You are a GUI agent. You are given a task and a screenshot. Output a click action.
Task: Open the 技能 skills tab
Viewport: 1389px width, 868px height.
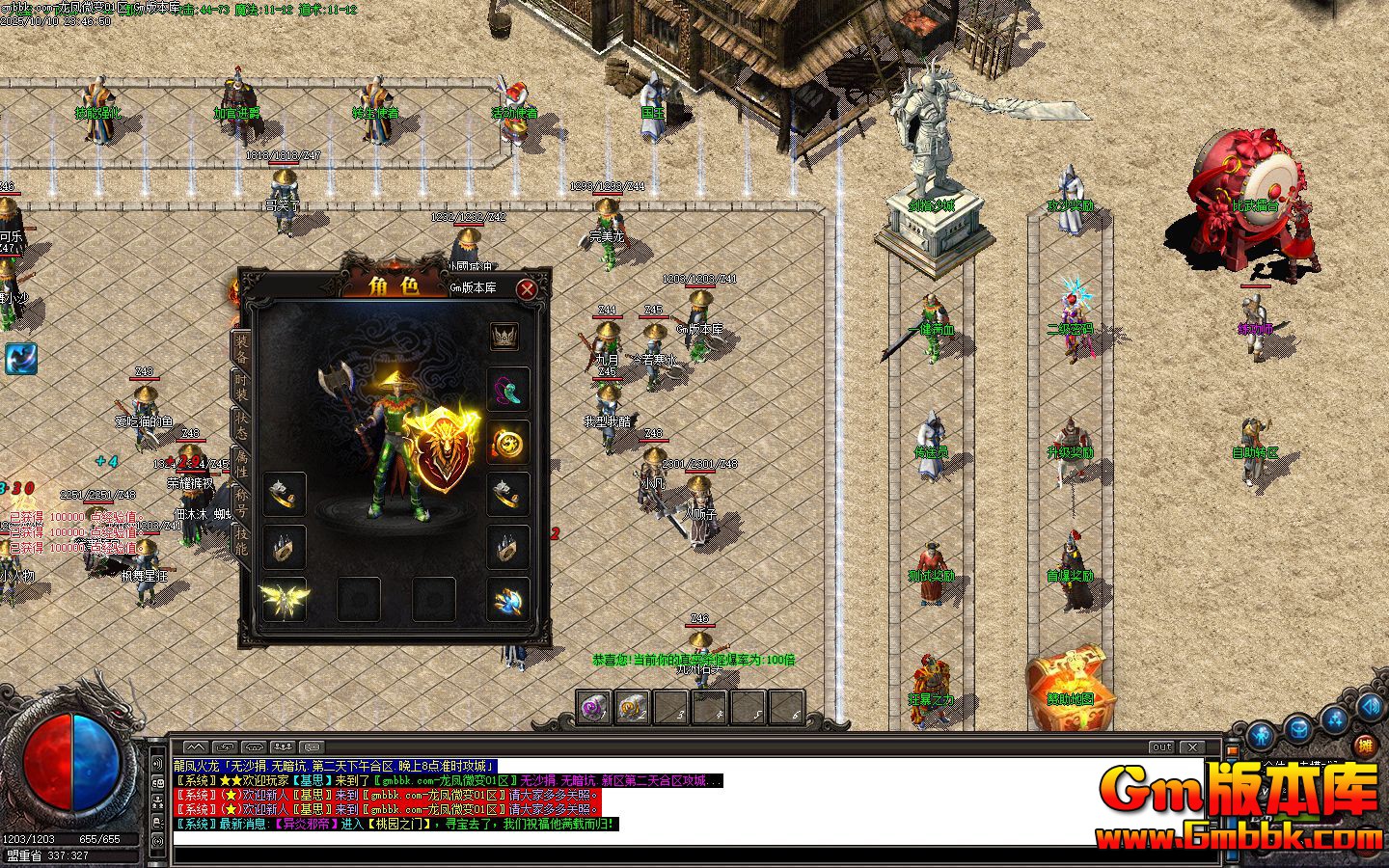(x=241, y=541)
